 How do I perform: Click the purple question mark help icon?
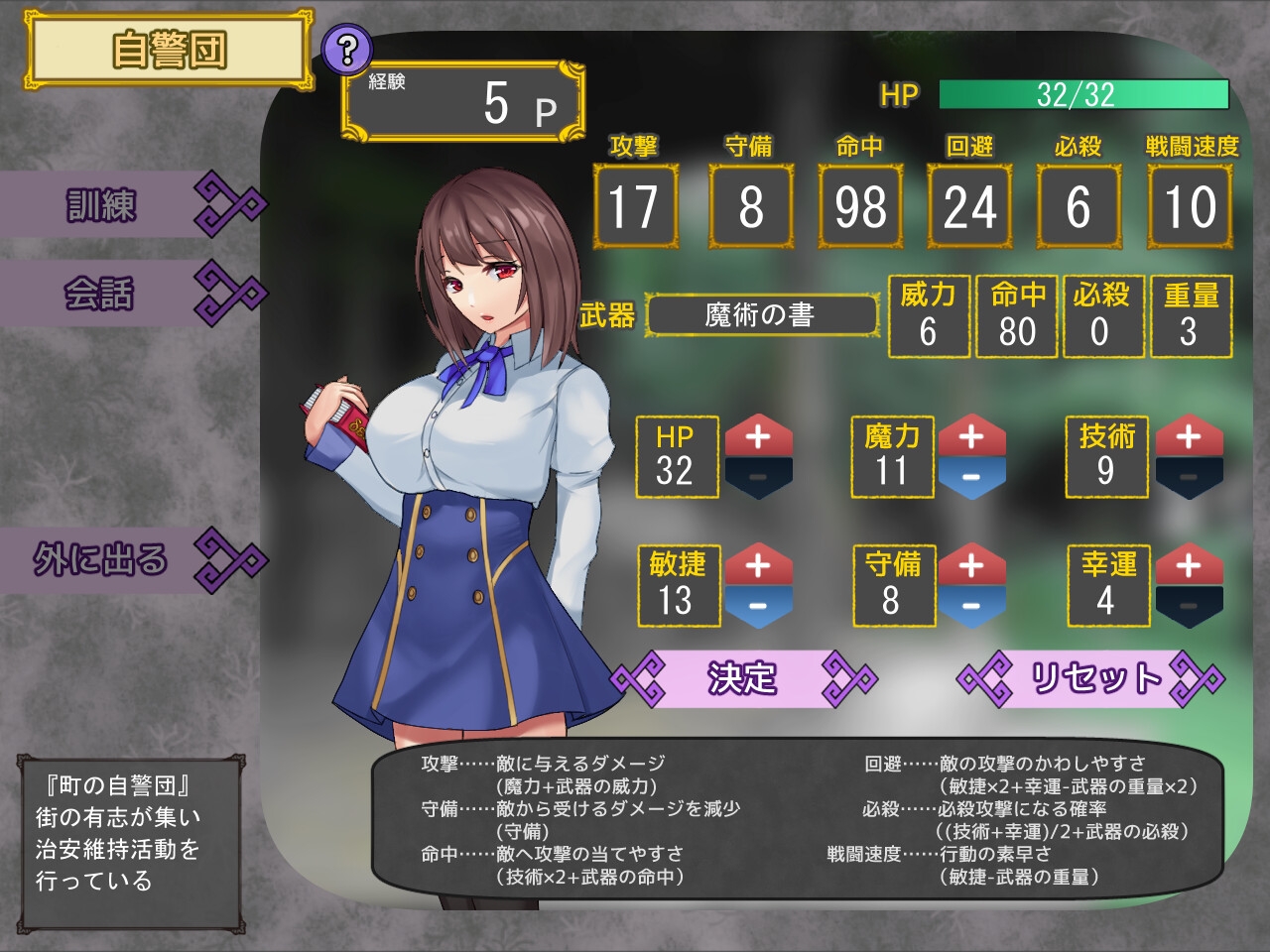346,50
